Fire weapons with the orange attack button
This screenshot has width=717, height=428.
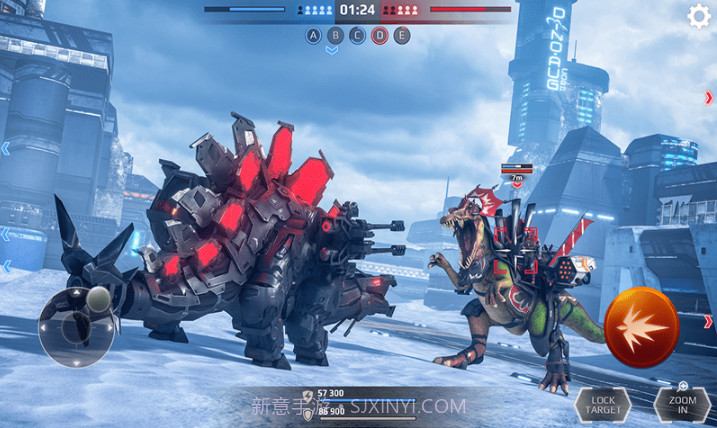pyautogui.click(x=641, y=327)
